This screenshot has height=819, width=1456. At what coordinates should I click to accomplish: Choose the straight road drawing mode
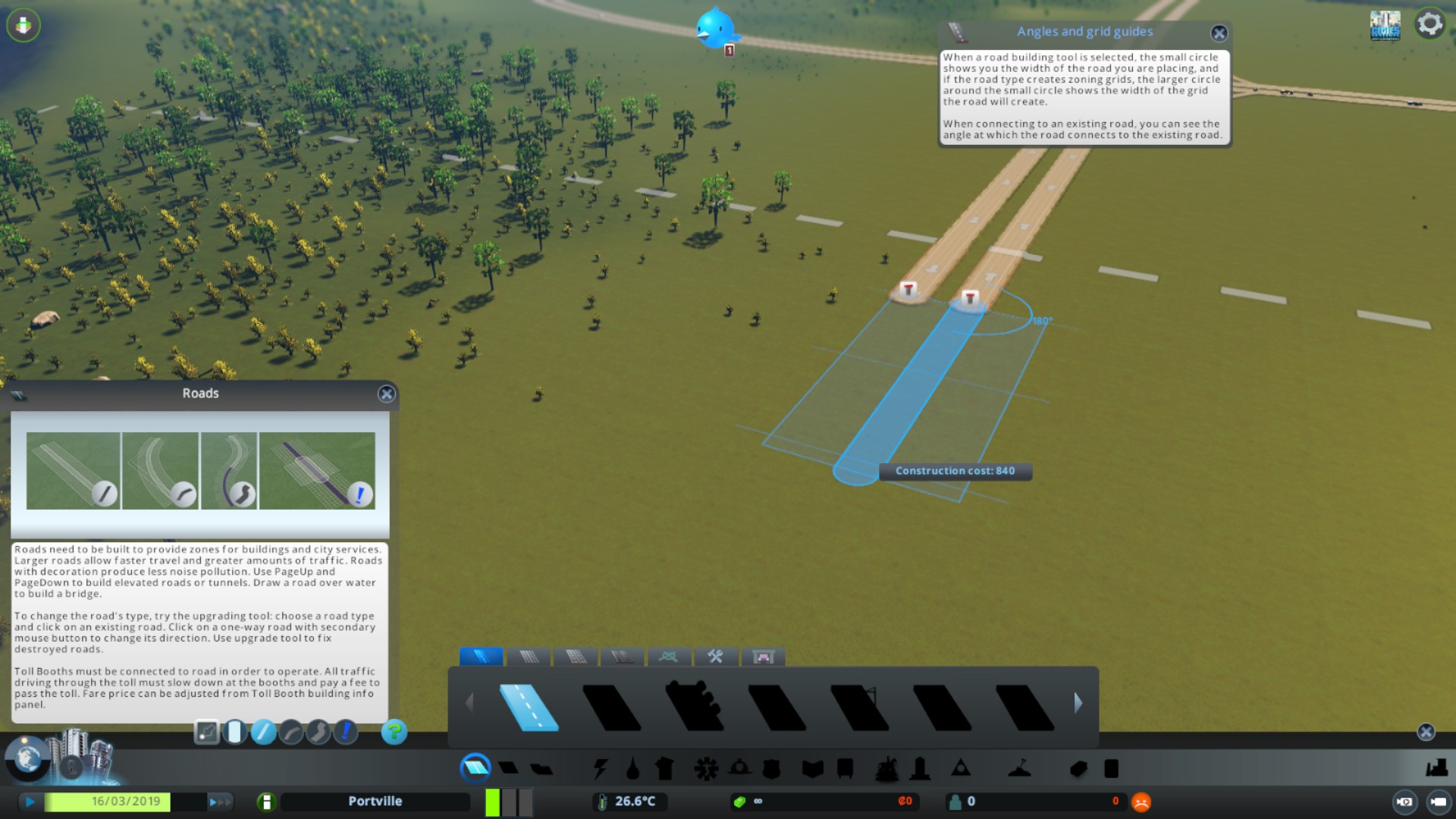263,732
